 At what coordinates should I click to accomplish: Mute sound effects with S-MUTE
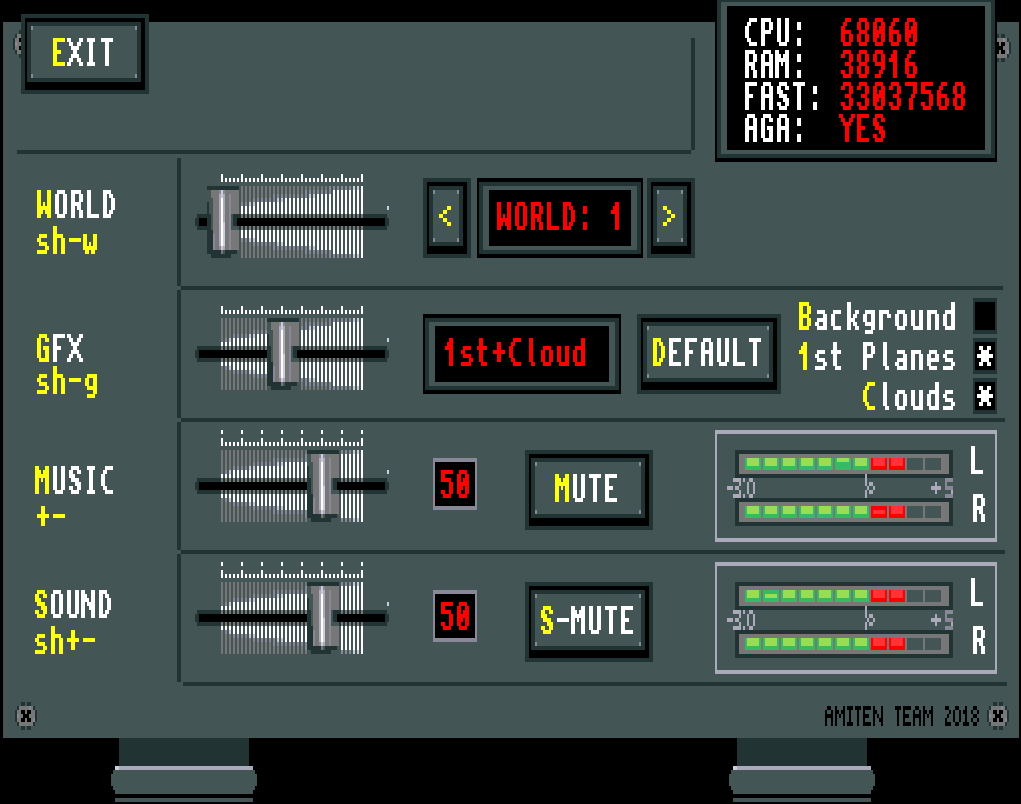point(588,620)
